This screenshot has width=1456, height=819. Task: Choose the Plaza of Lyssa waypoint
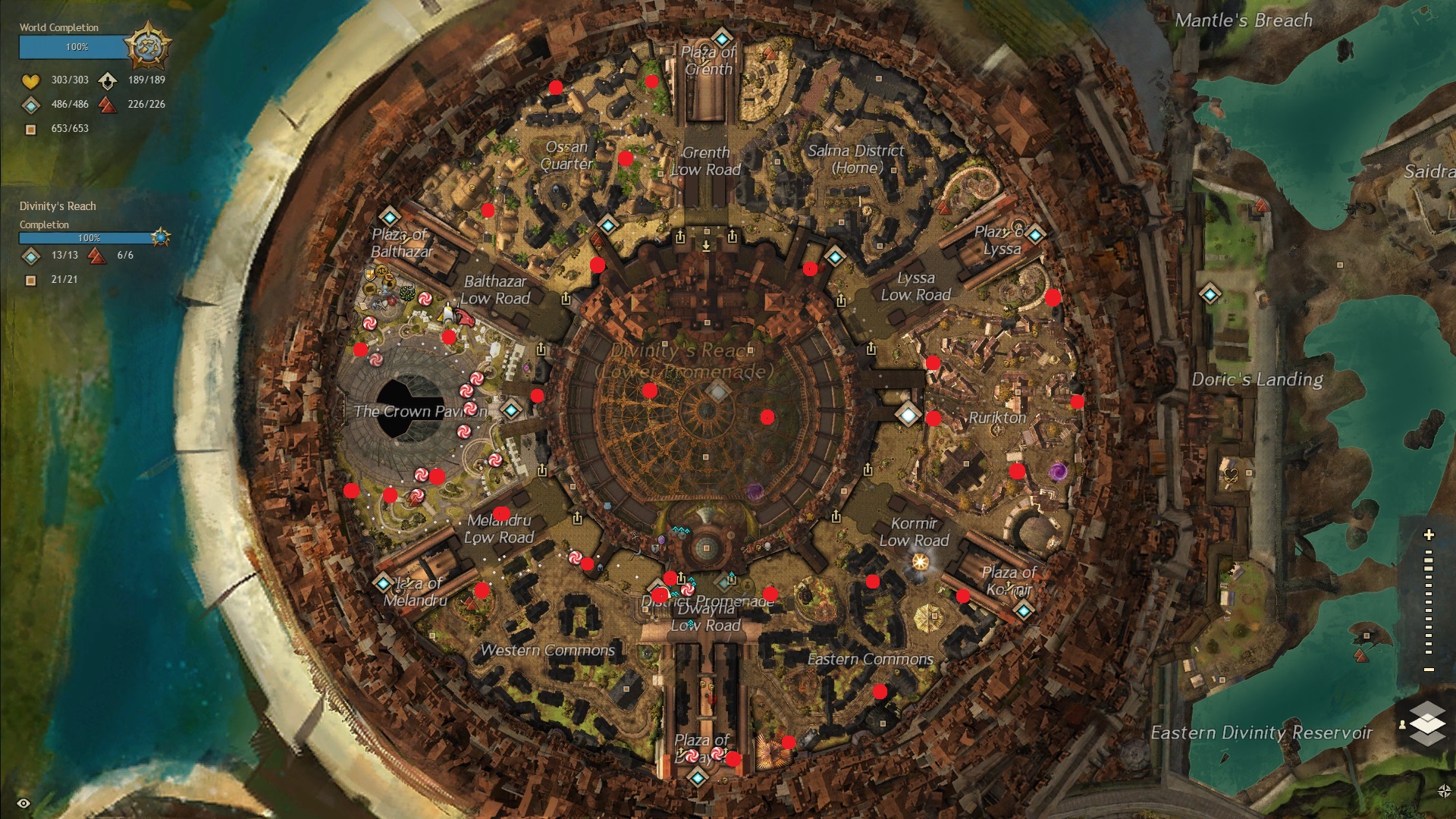(x=1035, y=234)
